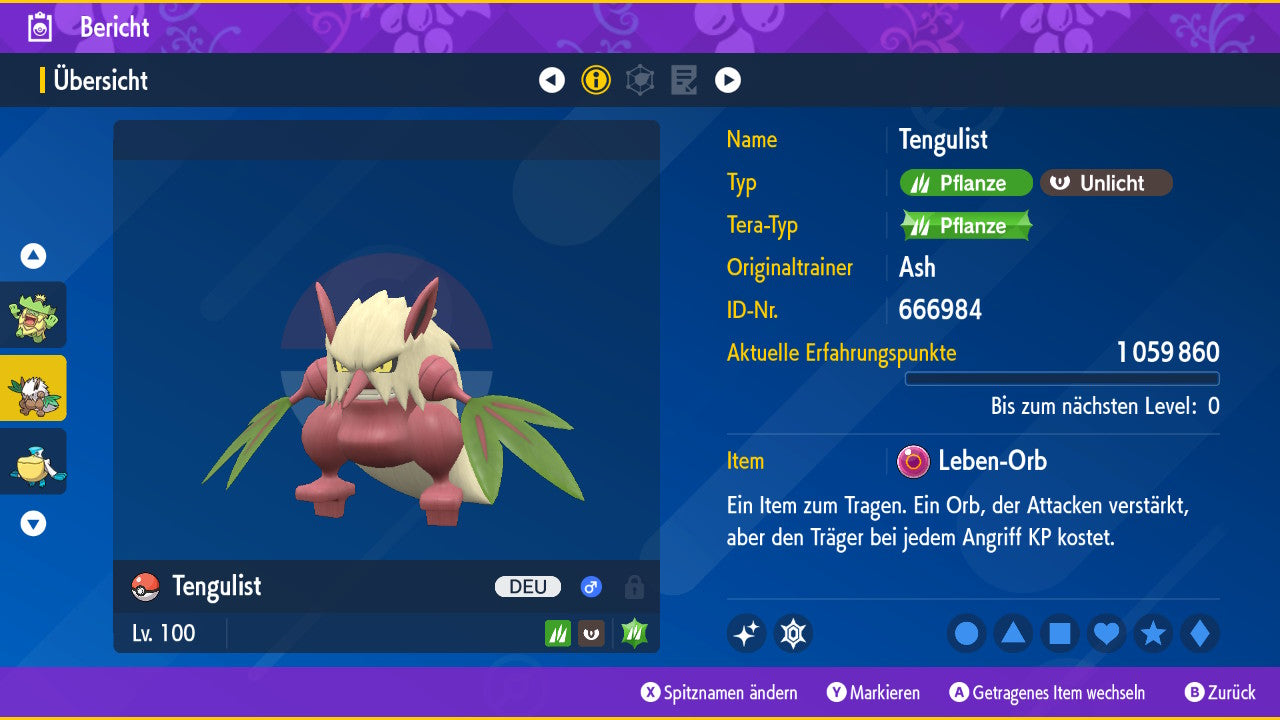Select the Tengulist party thumbnail
Image resolution: width=1280 pixels, height=720 pixels.
pyautogui.click(x=34, y=388)
